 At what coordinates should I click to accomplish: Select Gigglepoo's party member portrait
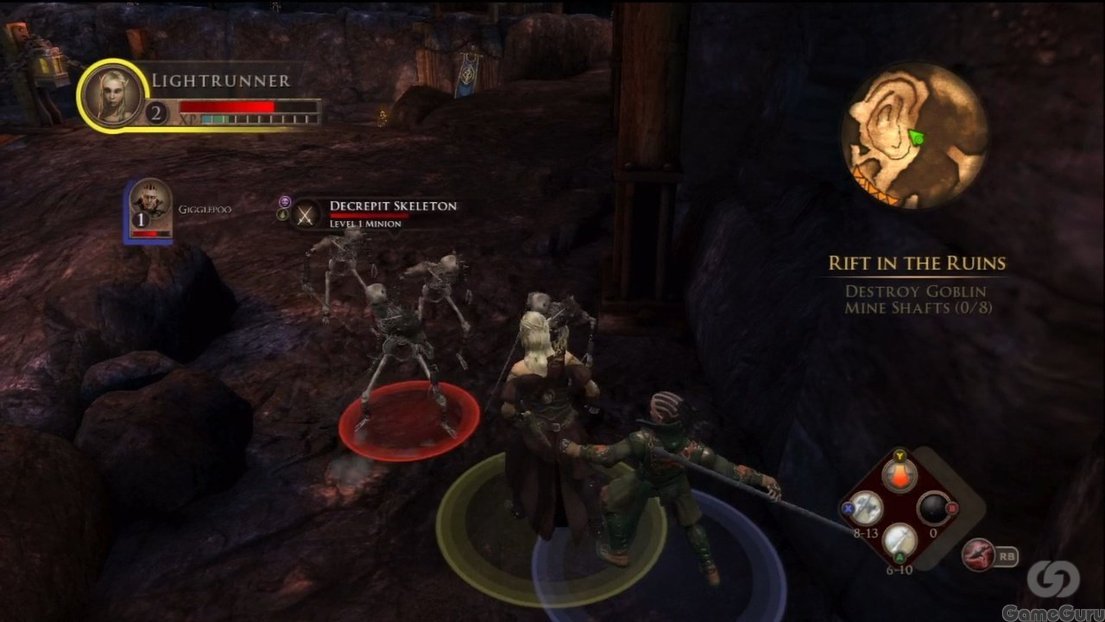[x=149, y=208]
